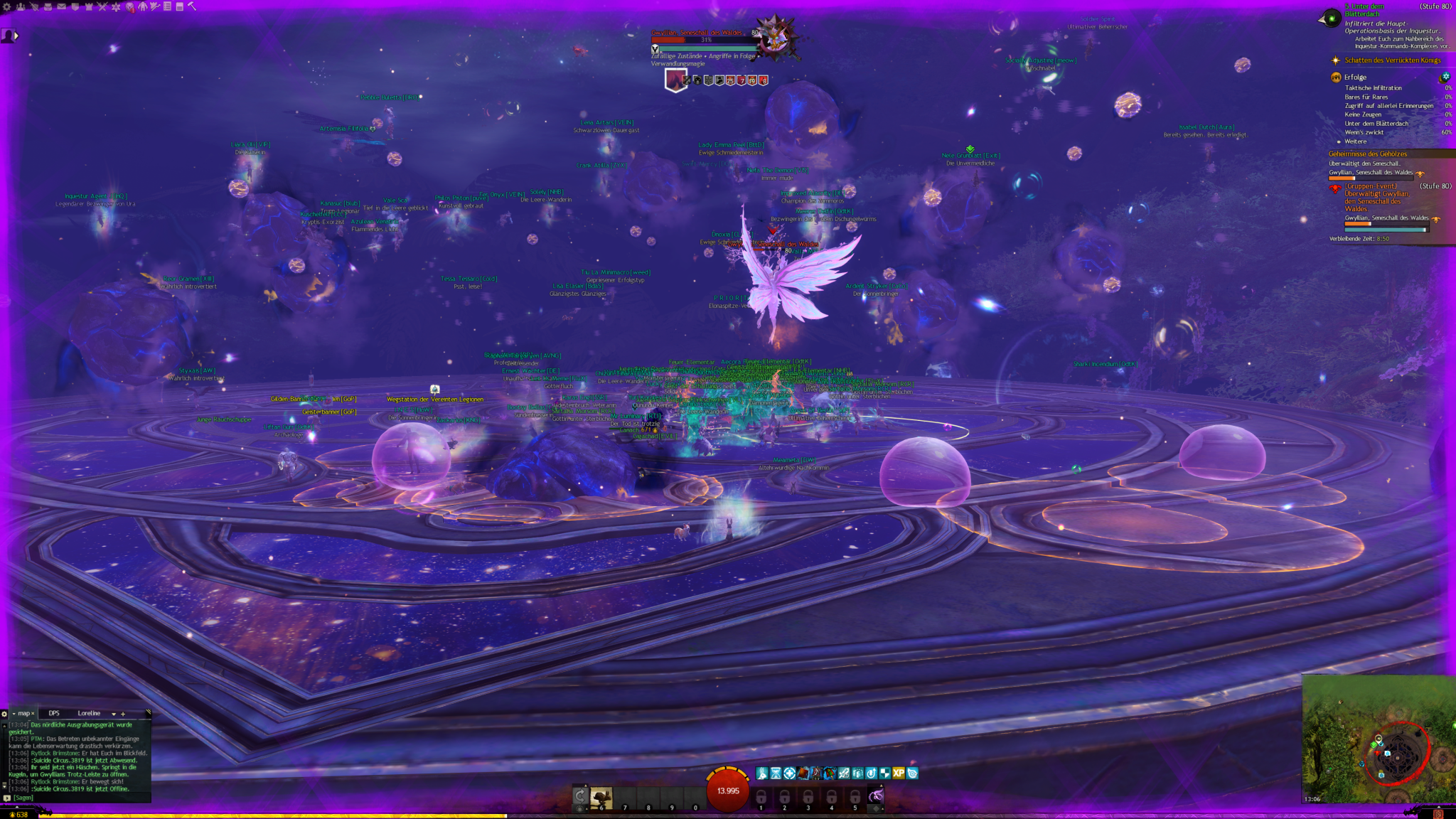Activate the rabbit leap skill
1456x819 pixels.
(601, 796)
